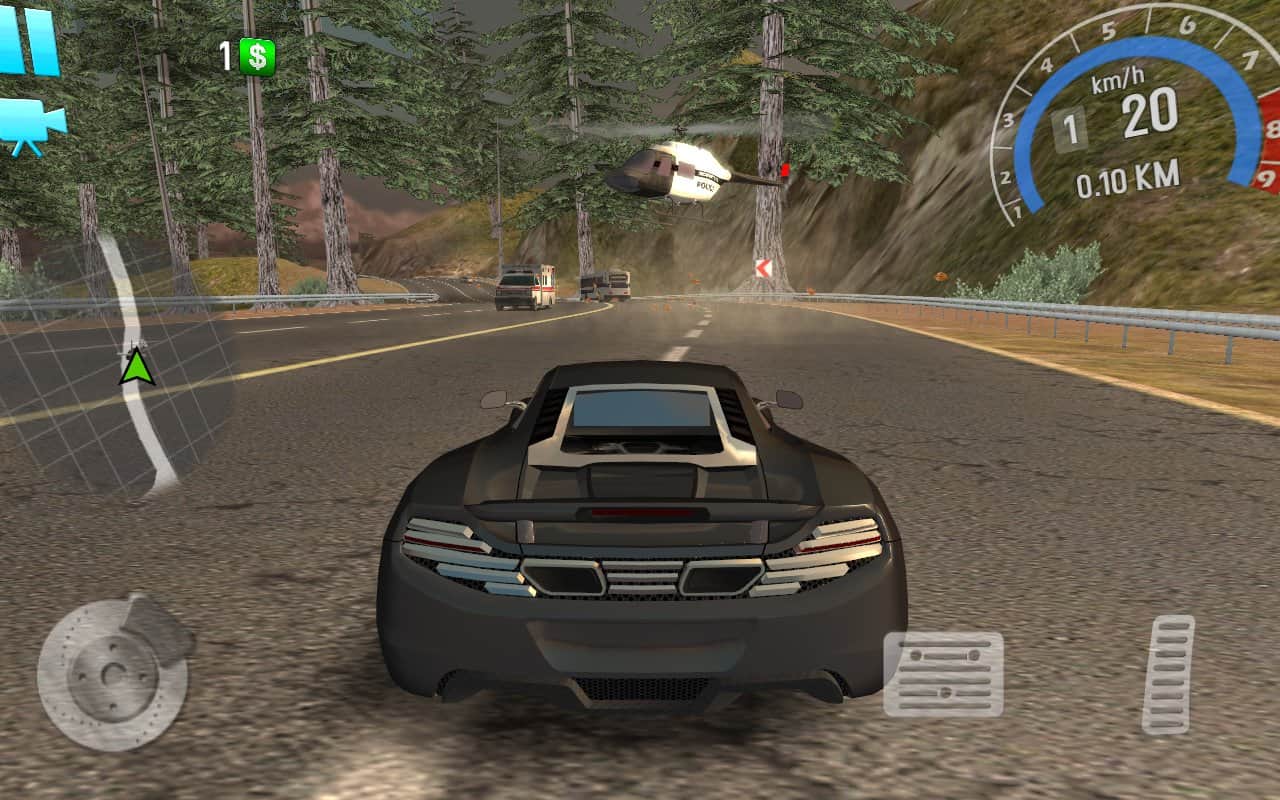This screenshot has height=800, width=1280.
Task: Click the red marker beside the helicopter
Action: [x=786, y=170]
